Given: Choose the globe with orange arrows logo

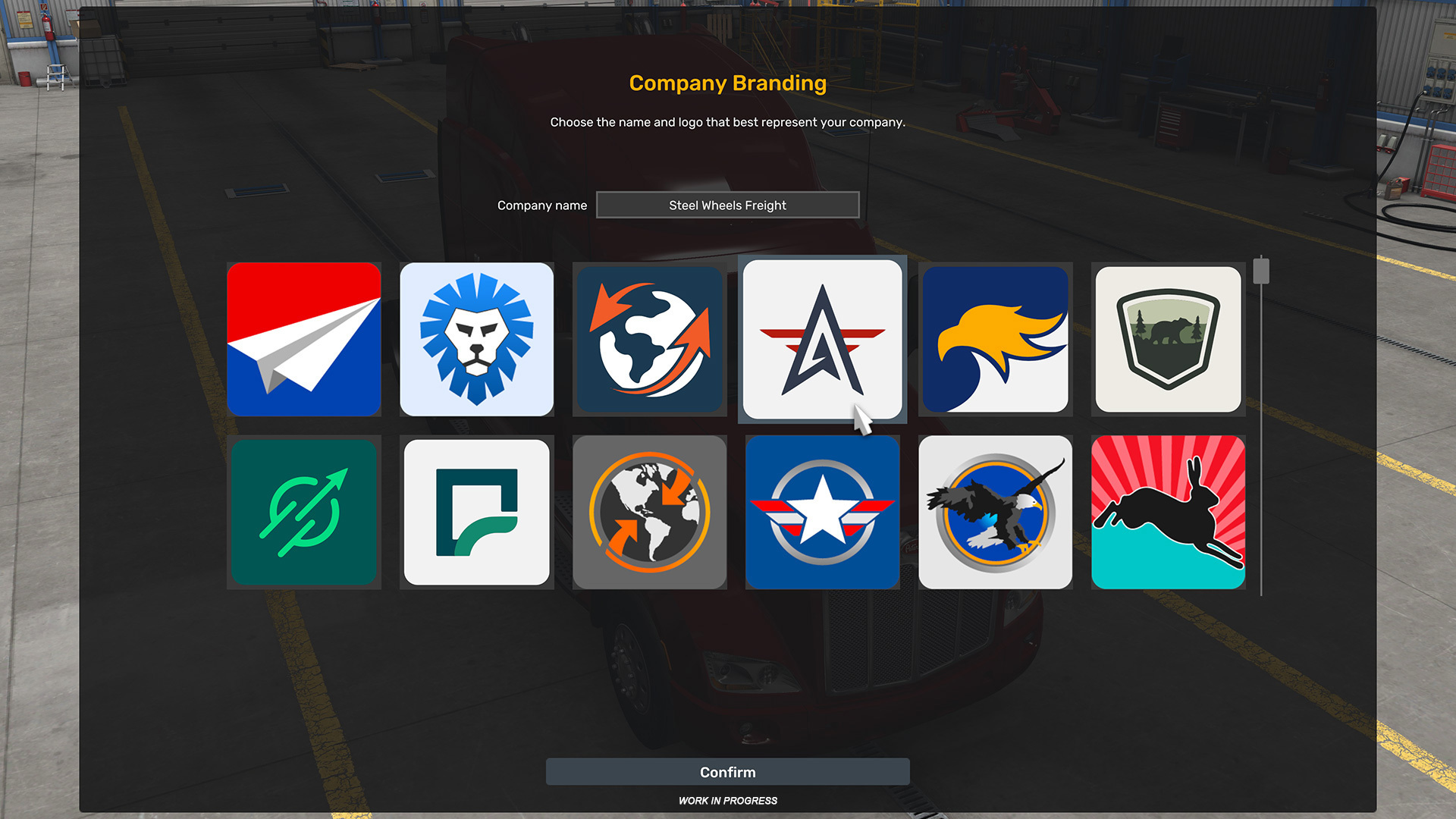Looking at the screenshot, I should [649, 339].
